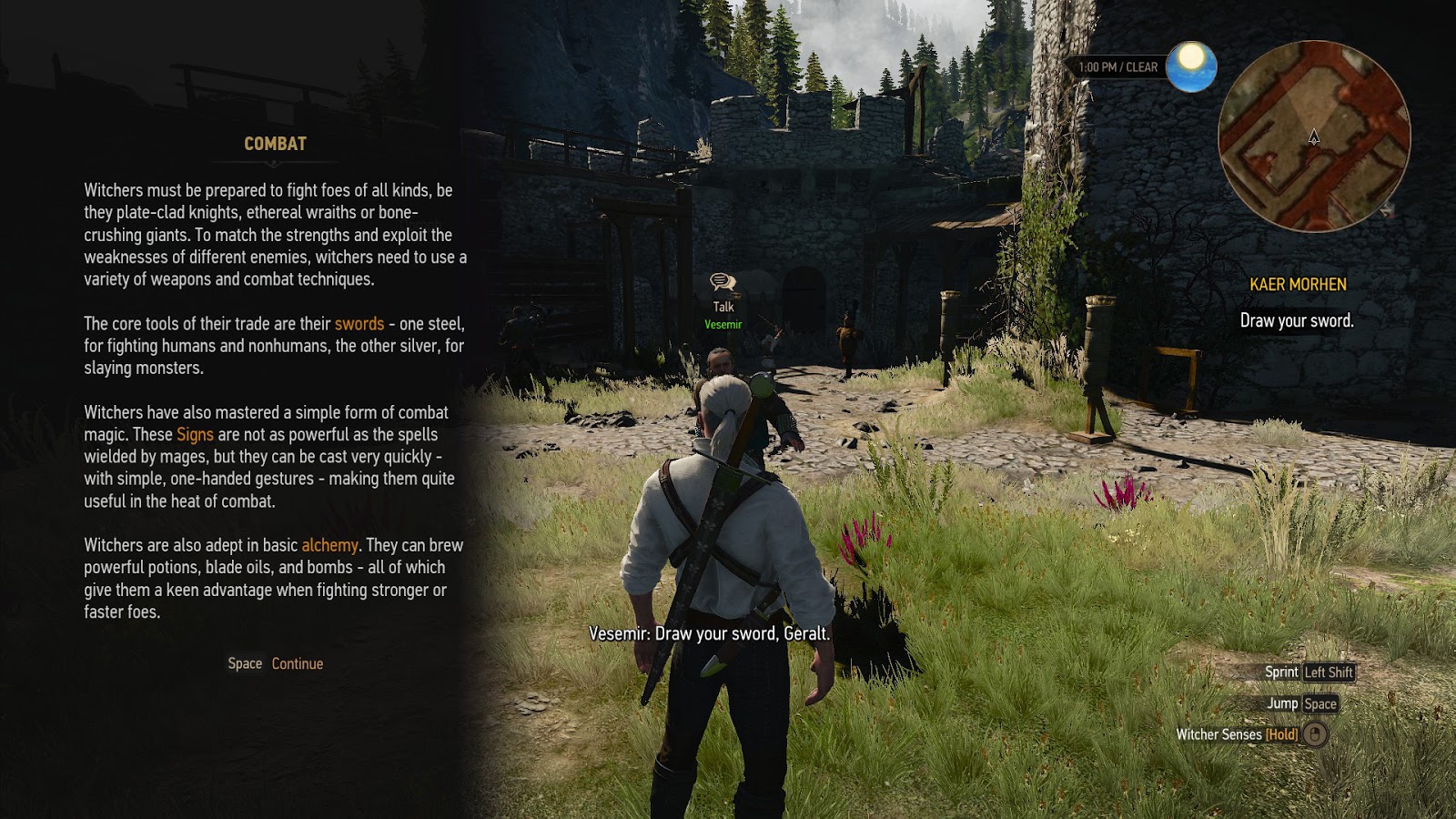
Task: Open the orange "alchemy" glossary link
Action: [329, 545]
